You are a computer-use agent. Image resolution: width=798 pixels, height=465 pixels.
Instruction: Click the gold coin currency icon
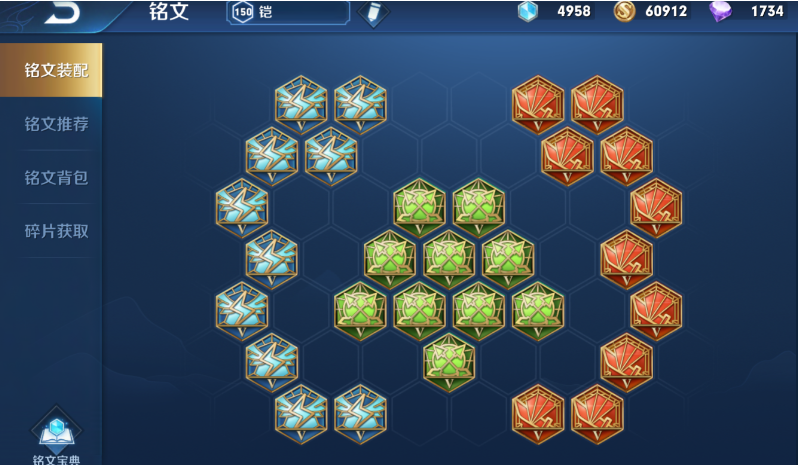point(624,12)
